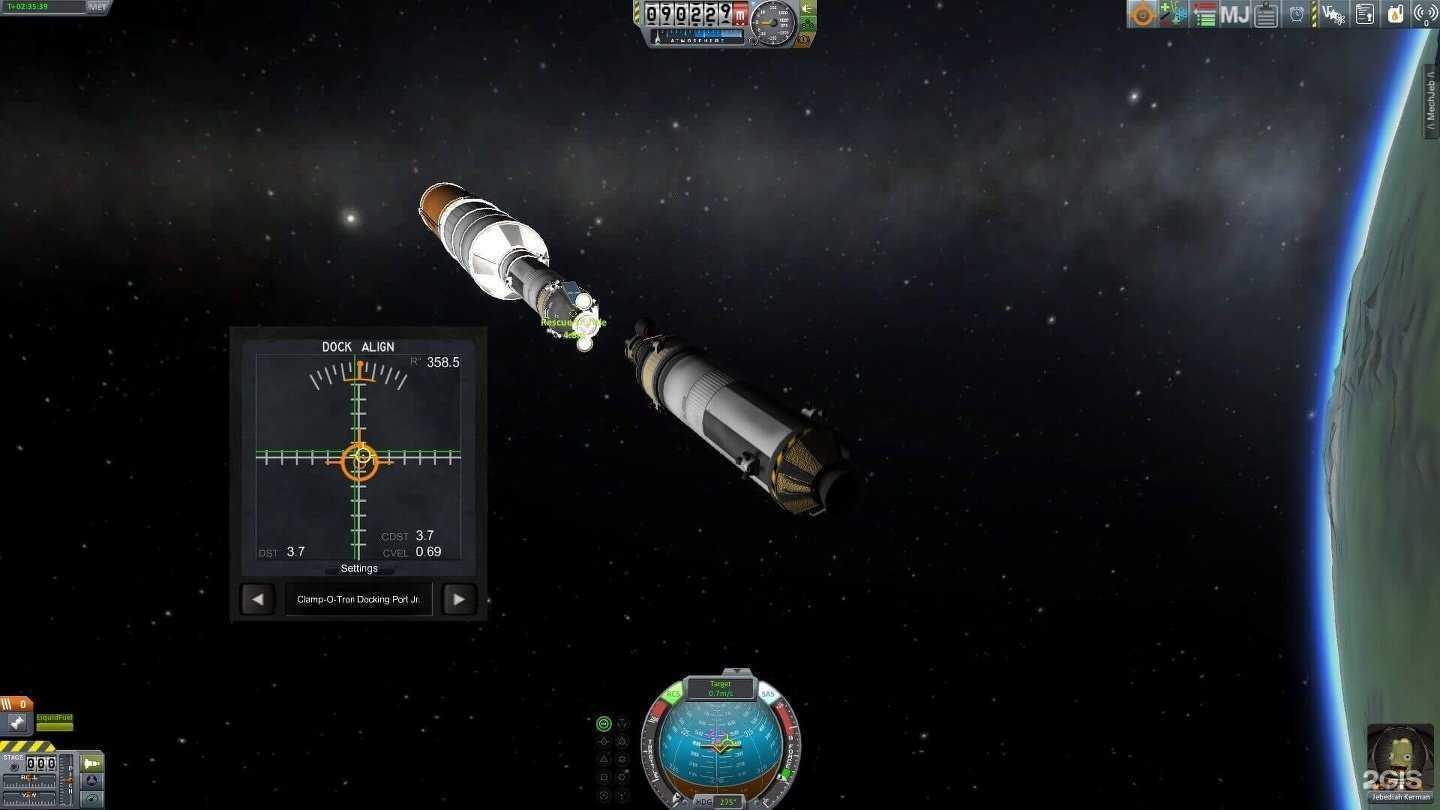Select next docking port with right arrow
Viewport: 1440px width, 810px height.
click(459, 600)
